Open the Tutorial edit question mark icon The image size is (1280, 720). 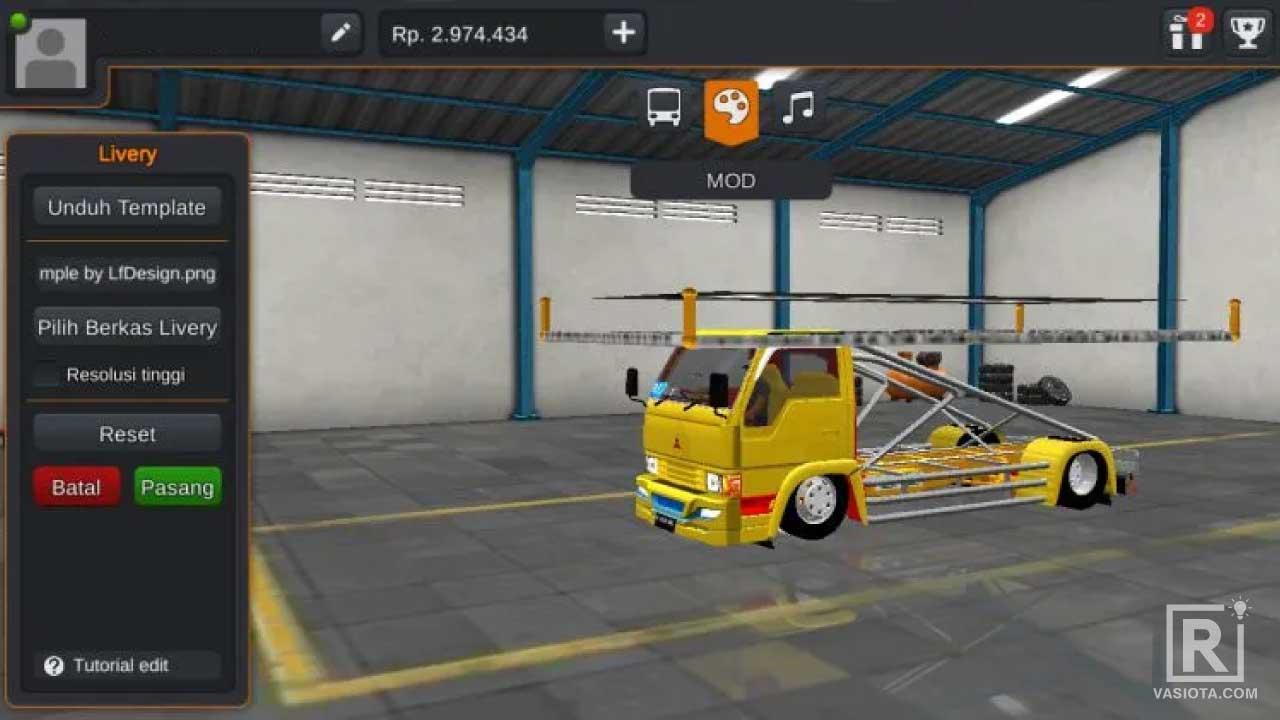tap(56, 665)
